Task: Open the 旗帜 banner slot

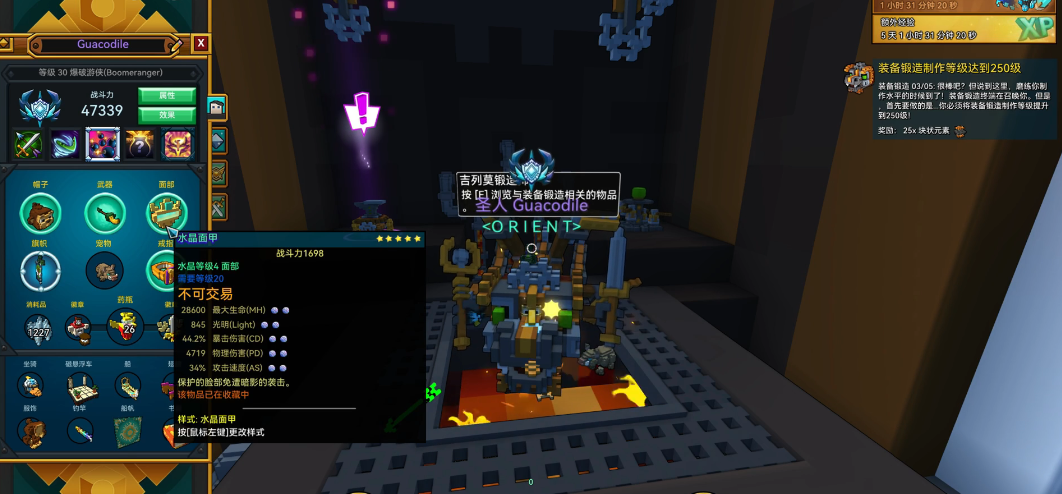Action: click(x=41, y=270)
